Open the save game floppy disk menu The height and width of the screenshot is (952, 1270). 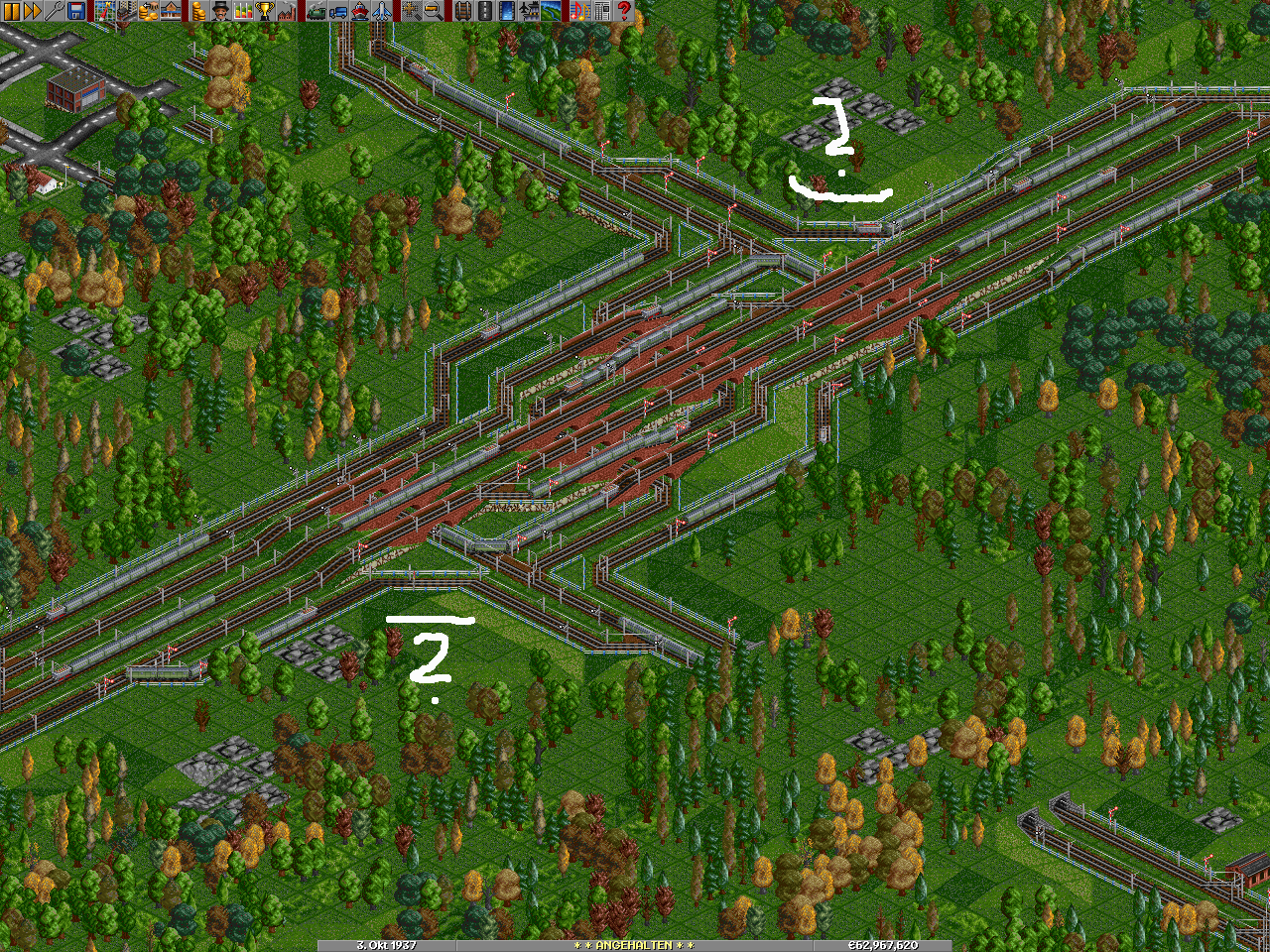click(76, 11)
